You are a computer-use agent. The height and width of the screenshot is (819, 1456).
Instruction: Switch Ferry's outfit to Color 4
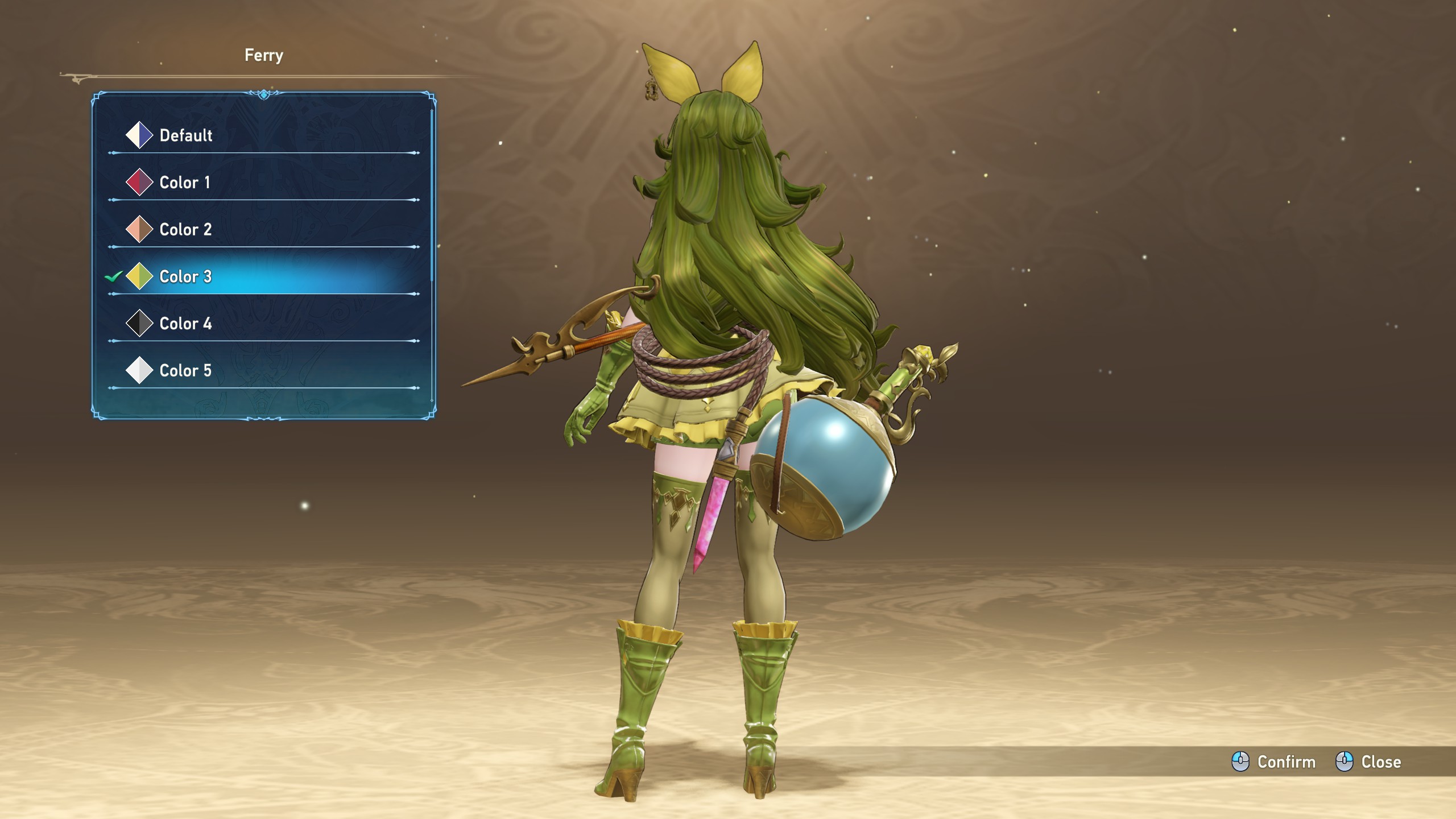(185, 324)
